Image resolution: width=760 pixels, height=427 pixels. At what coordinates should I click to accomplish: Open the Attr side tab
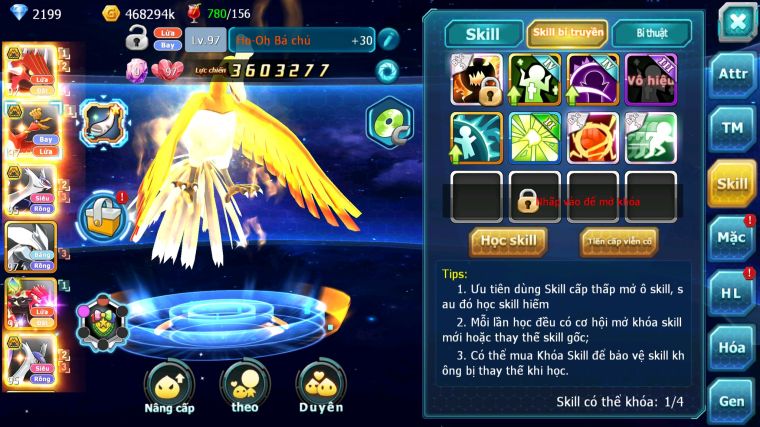pyautogui.click(x=732, y=76)
